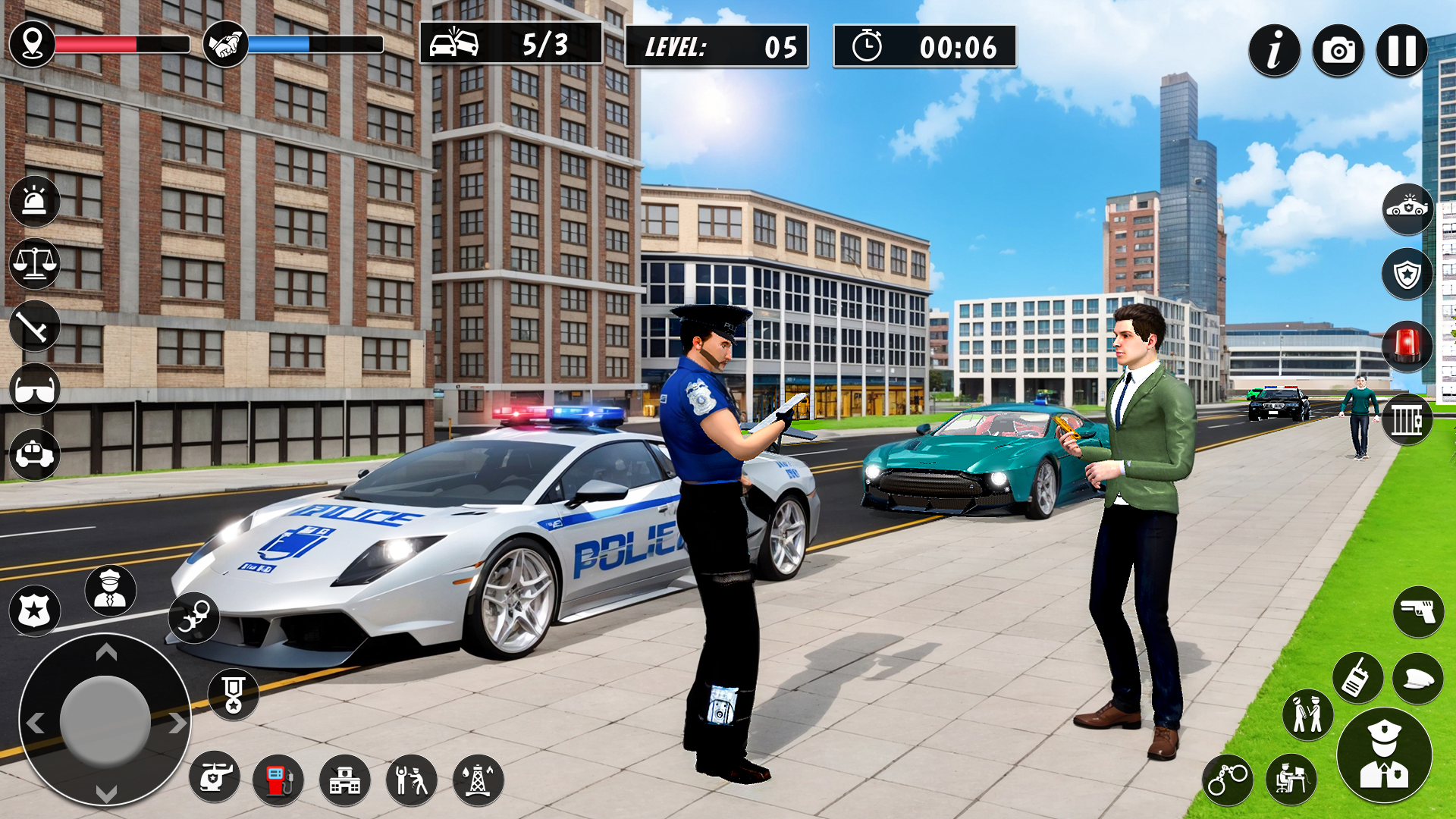This screenshot has height=819, width=1456.
Task: Call the police helicopter
Action: (215, 778)
